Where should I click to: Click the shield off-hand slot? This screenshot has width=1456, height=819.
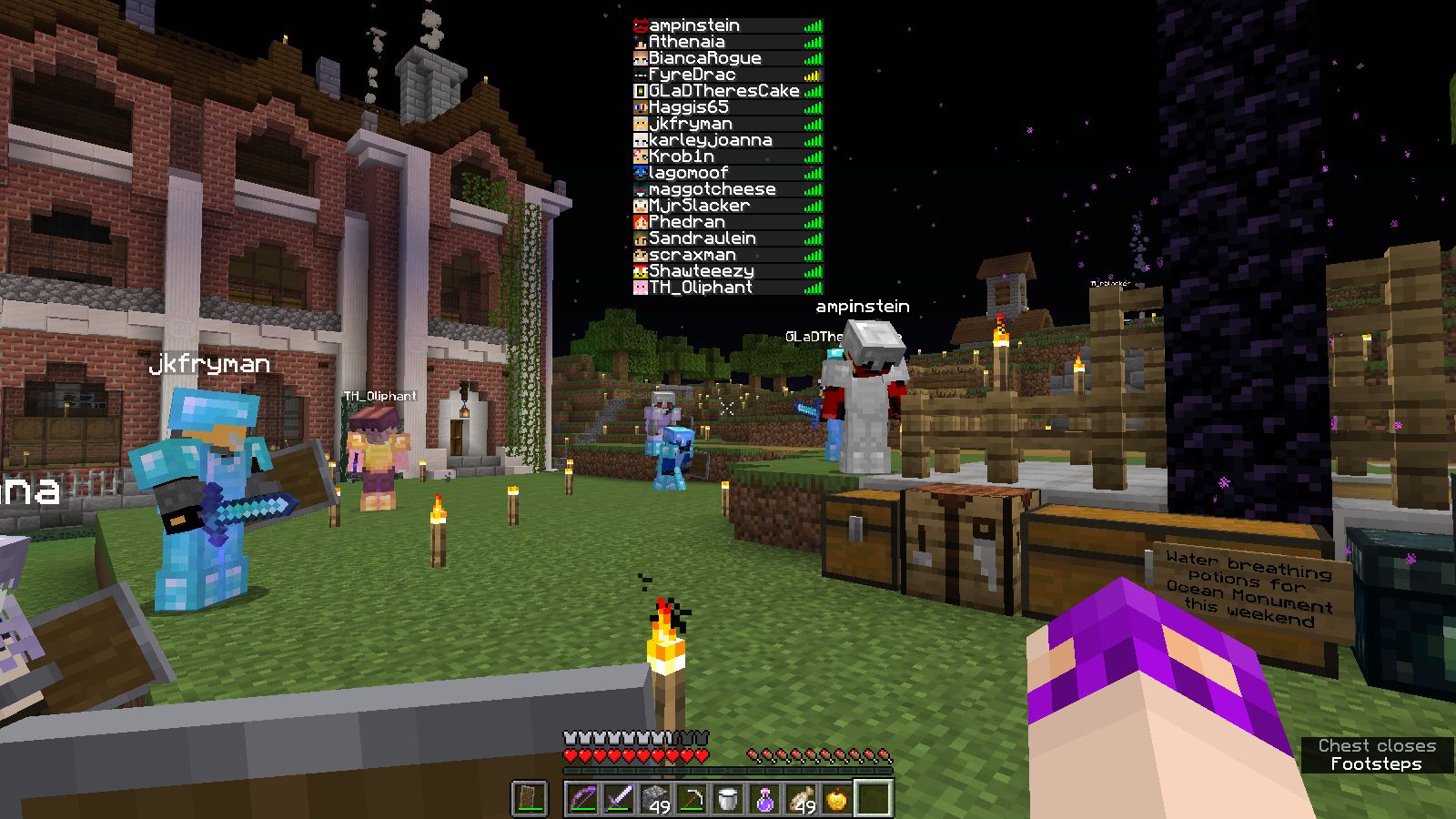click(x=529, y=799)
